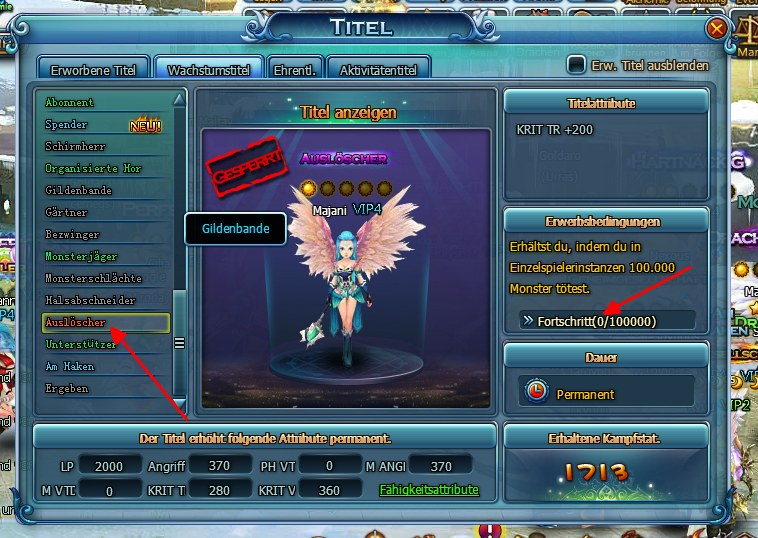The height and width of the screenshot is (538, 758).
Task: Select the Abonnent title
Action: (x=70, y=102)
